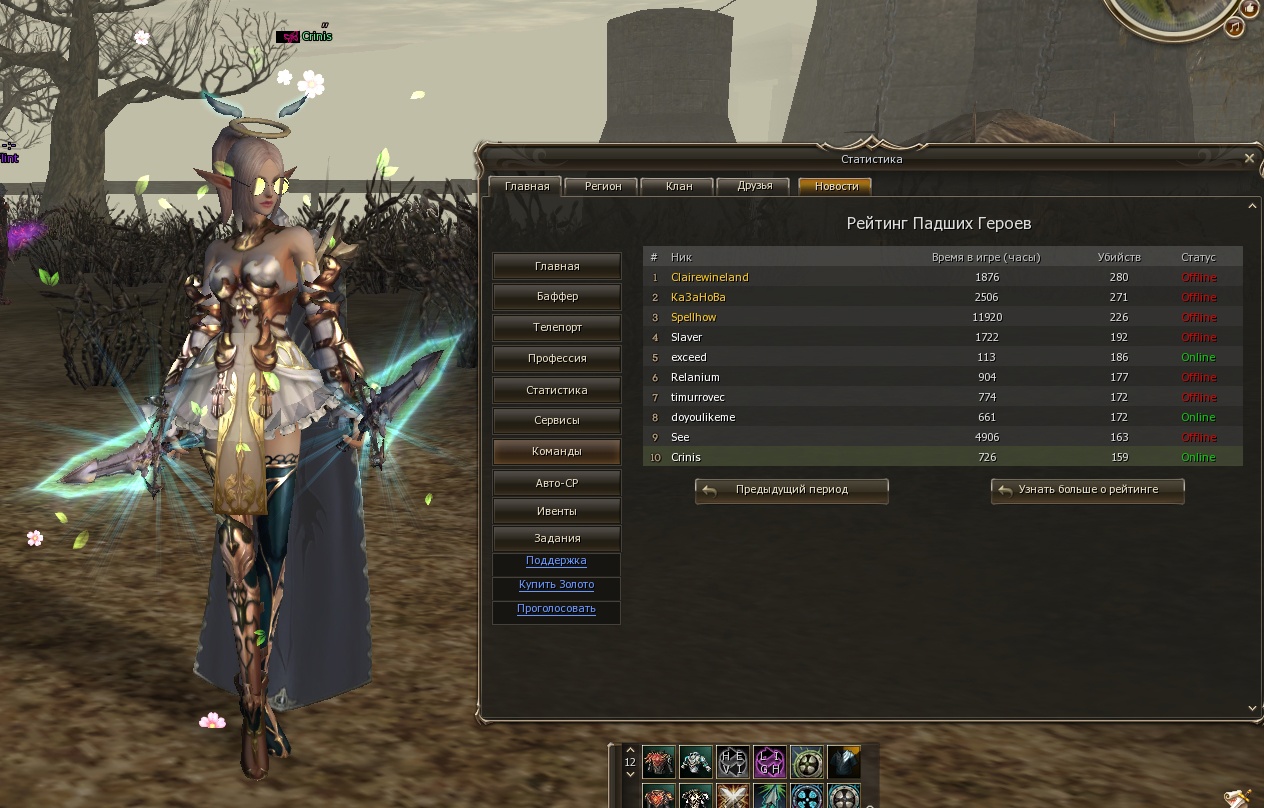1264x808 pixels.
Task: Open the Баффер menu entry
Action: pos(557,297)
